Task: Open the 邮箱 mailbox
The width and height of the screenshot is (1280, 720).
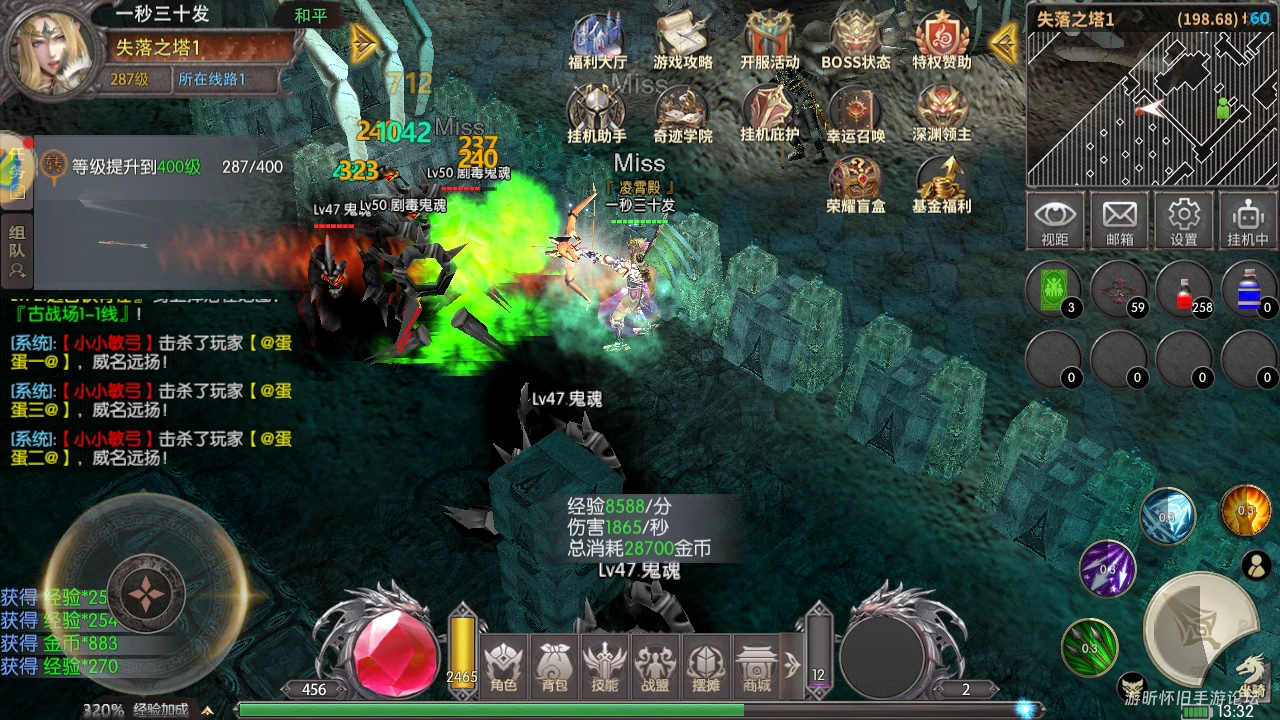Action: (1119, 221)
